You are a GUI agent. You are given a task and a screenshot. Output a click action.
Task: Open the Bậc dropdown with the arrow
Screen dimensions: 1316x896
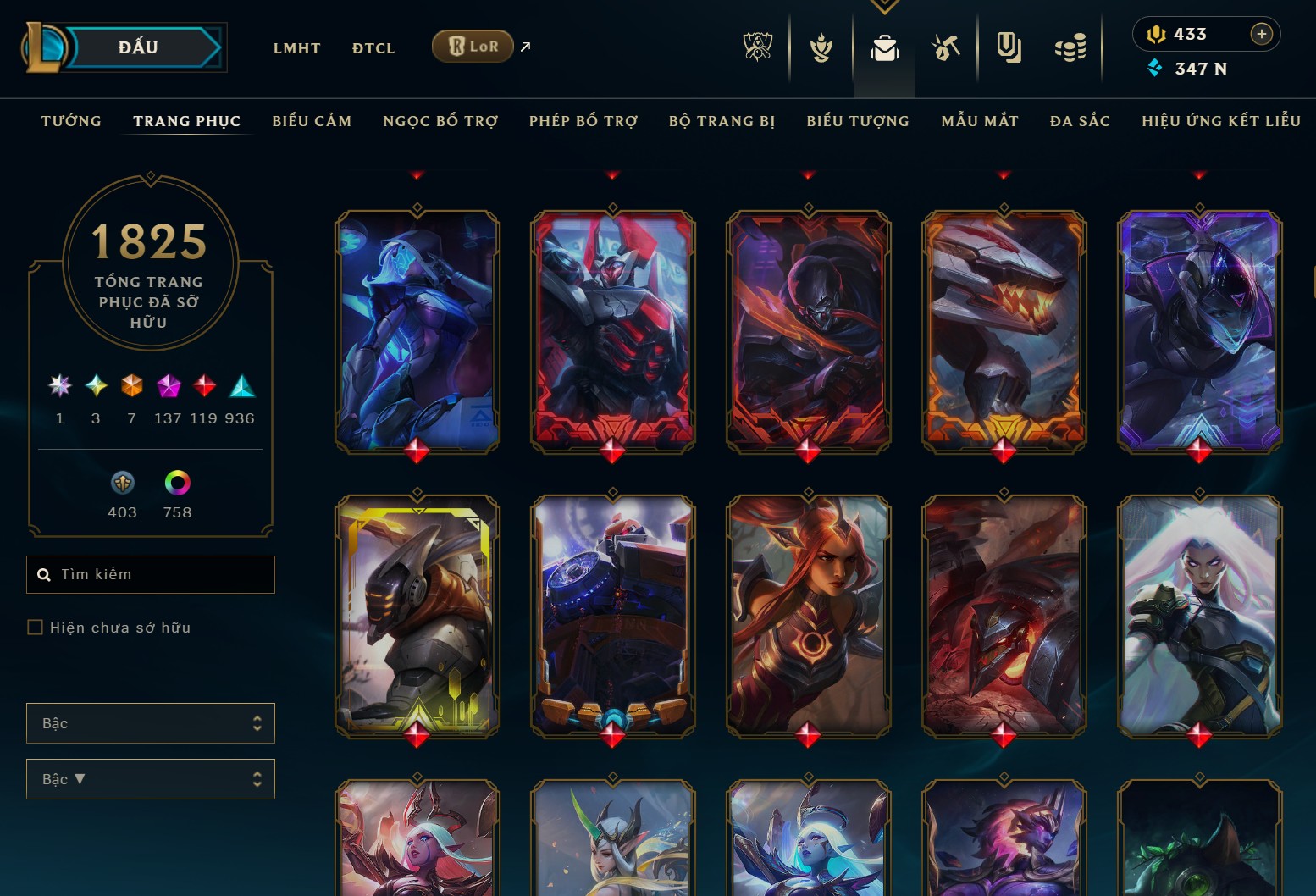pyautogui.click(x=151, y=779)
